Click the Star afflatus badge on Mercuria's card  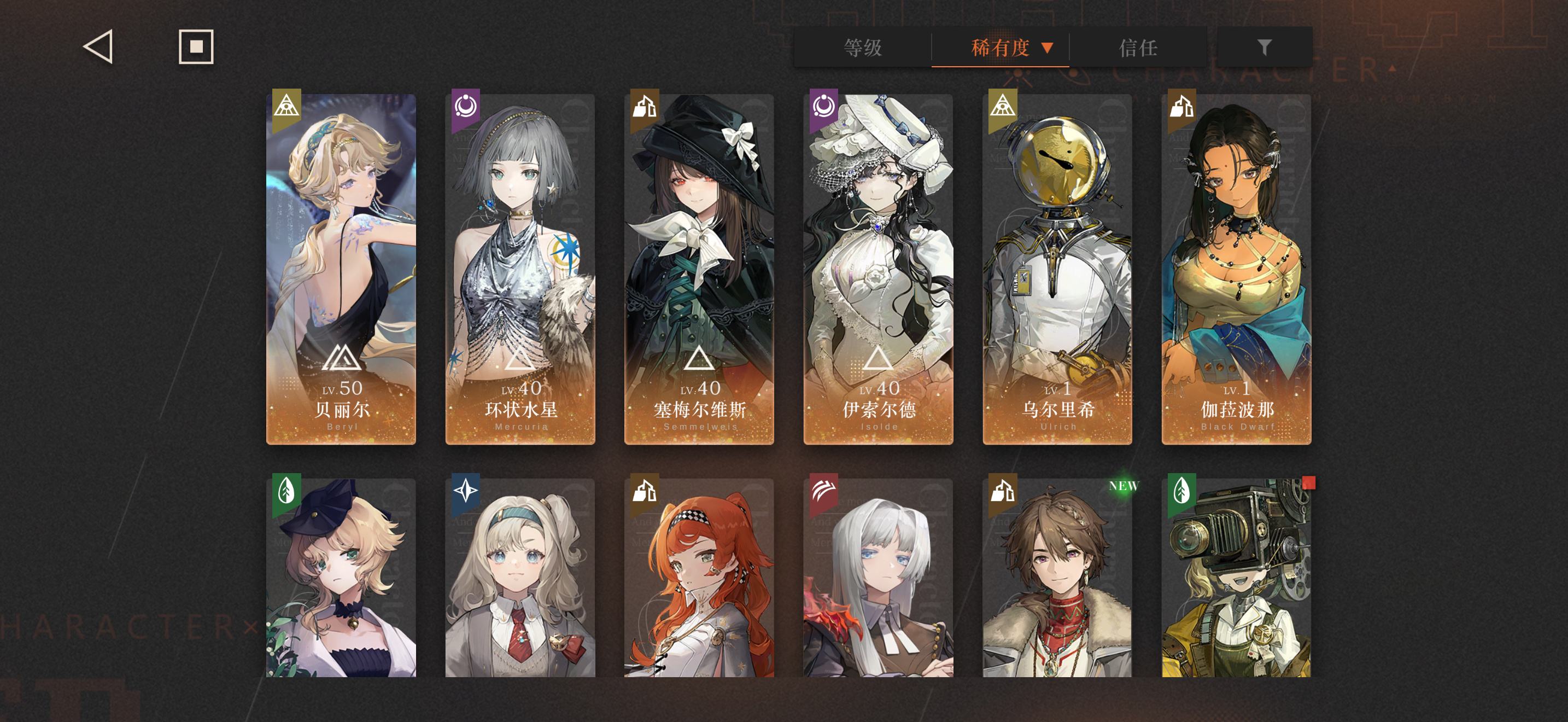[465, 108]
